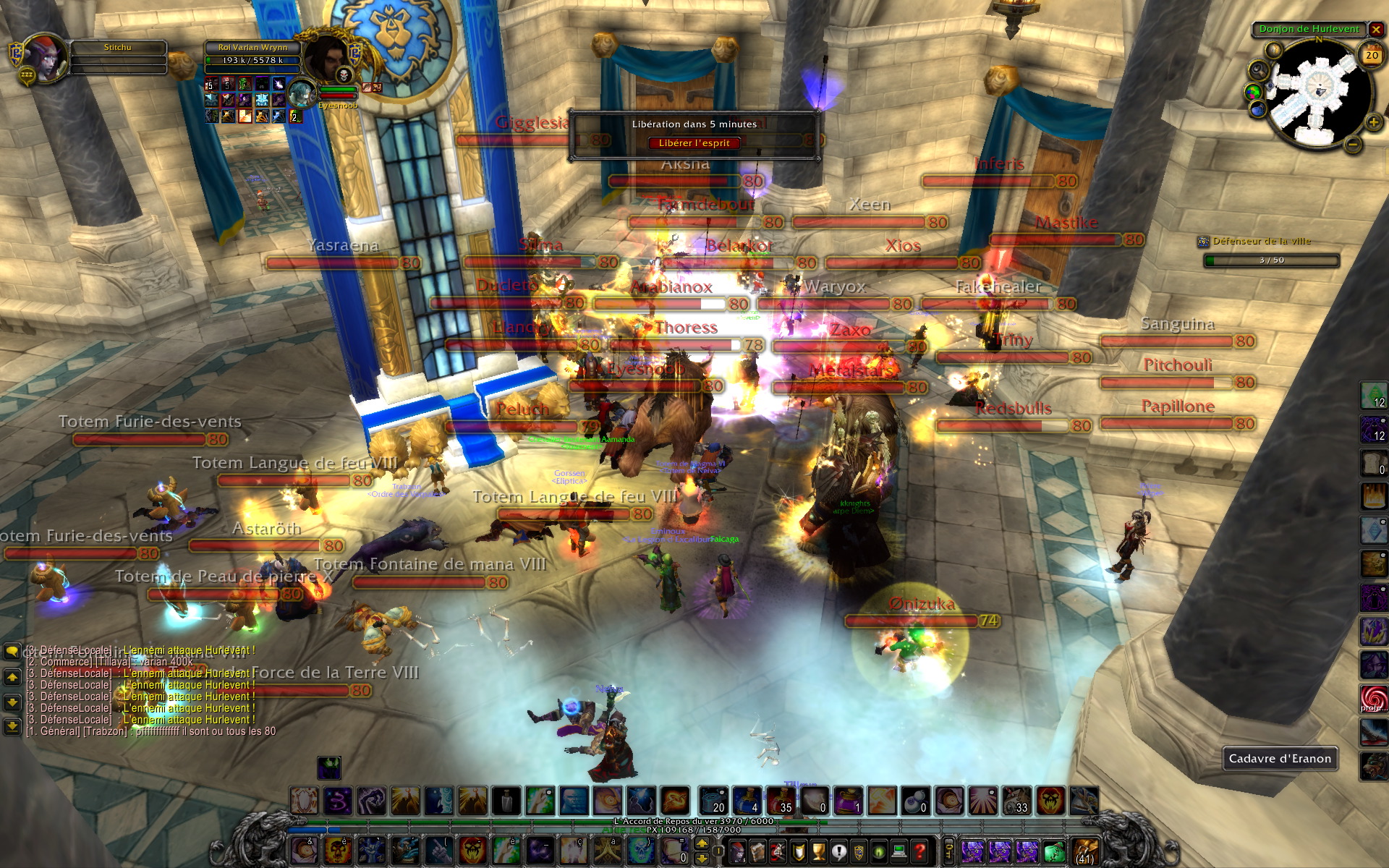Open the spellbook micro menu button
Image resolution: width=1389 pixels, height=868 pixels.
coord(757,851)
